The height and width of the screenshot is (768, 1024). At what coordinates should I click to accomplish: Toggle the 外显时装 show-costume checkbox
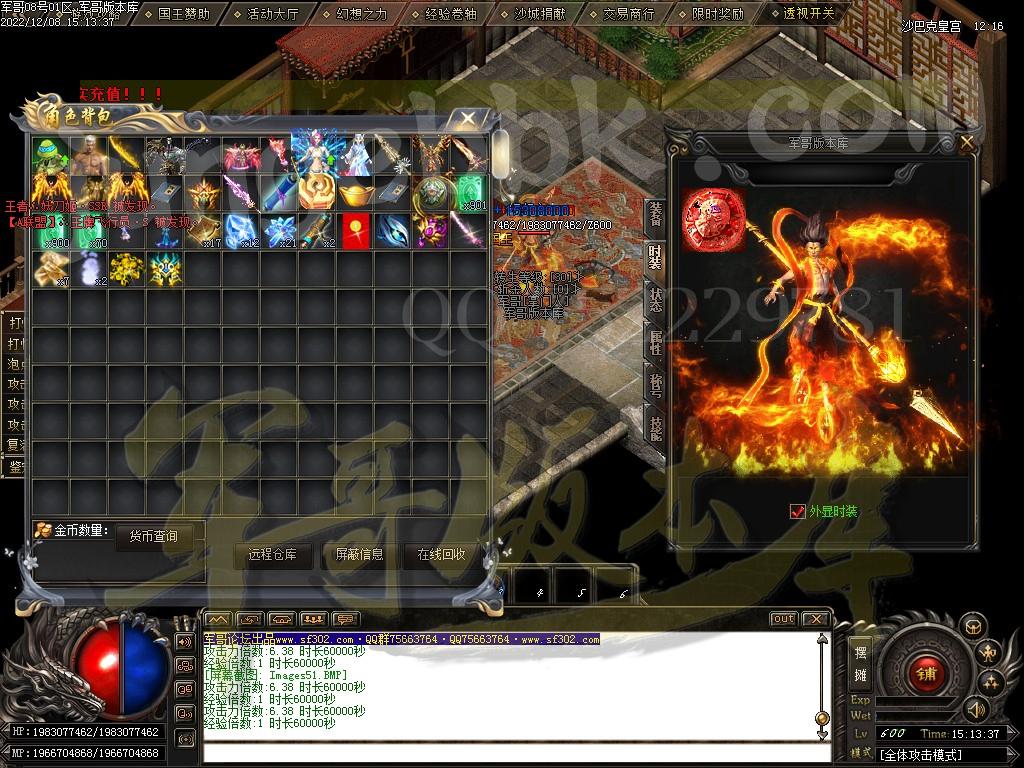pos(797,511)
